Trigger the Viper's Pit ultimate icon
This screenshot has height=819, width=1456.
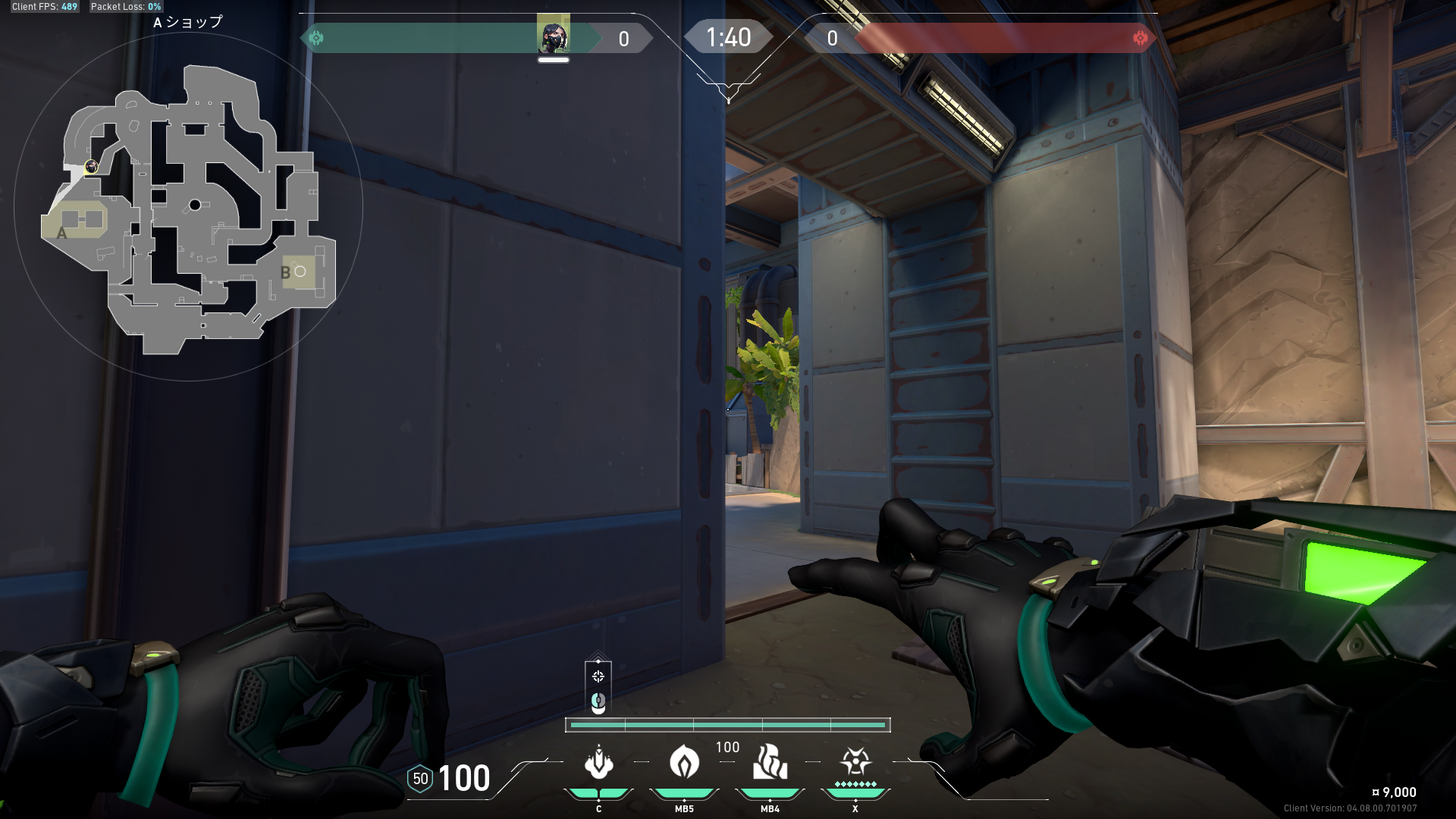855,761
